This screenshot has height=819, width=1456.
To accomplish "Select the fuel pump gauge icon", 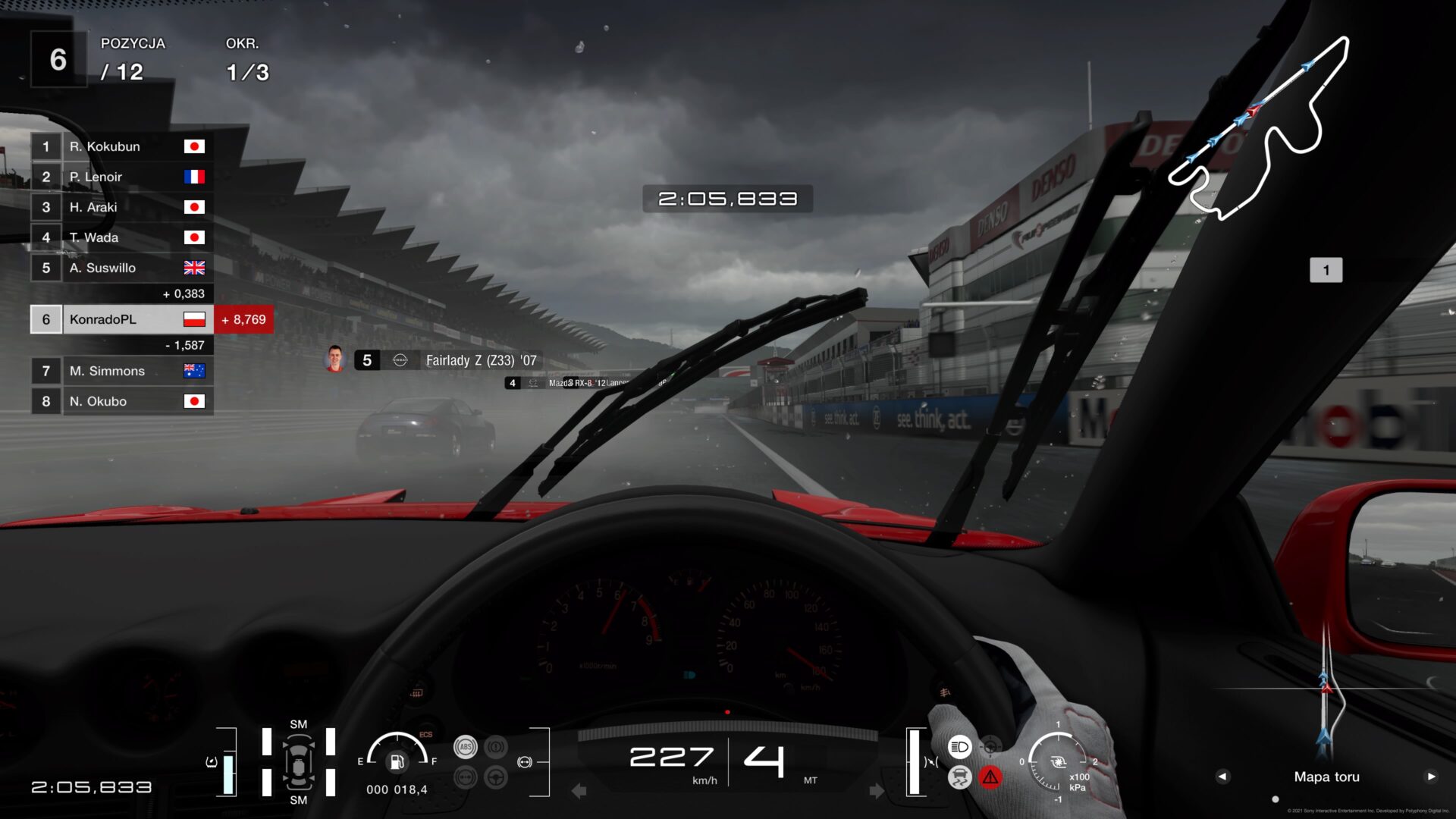I will pos(397,761).
